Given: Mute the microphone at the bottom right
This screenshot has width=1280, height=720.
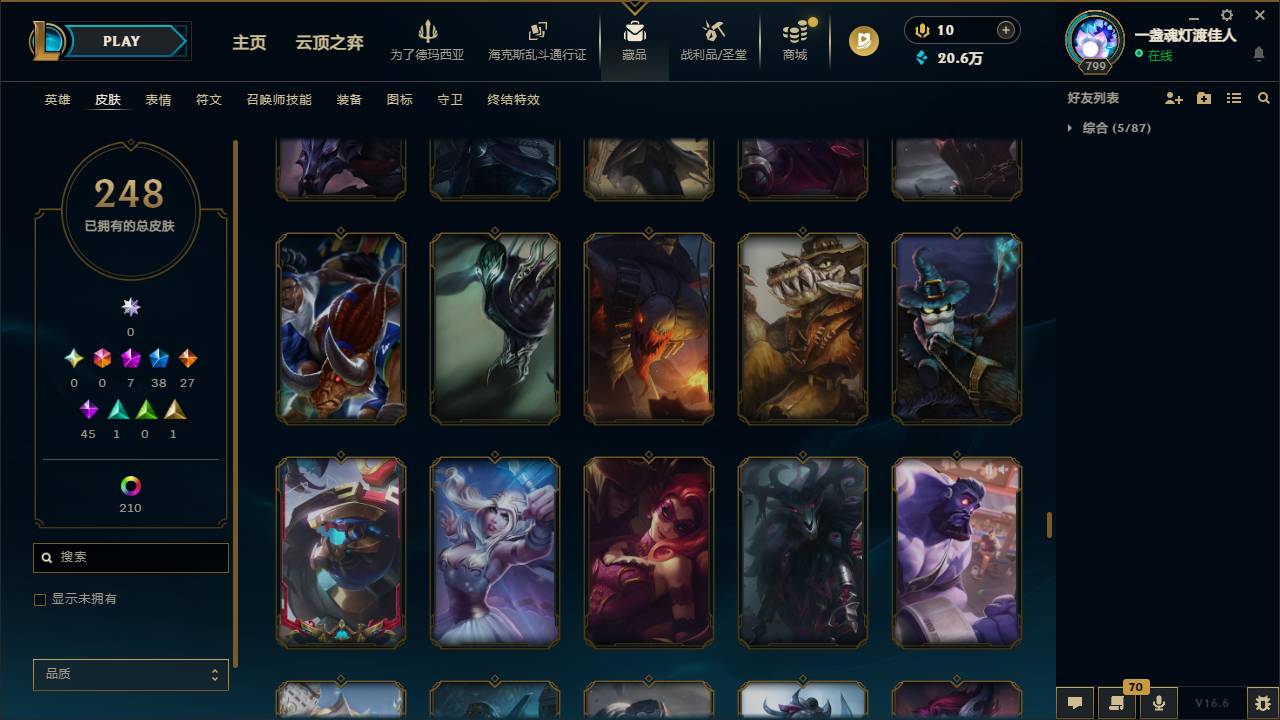Looking at the screenshot, I should (1158, 703).
